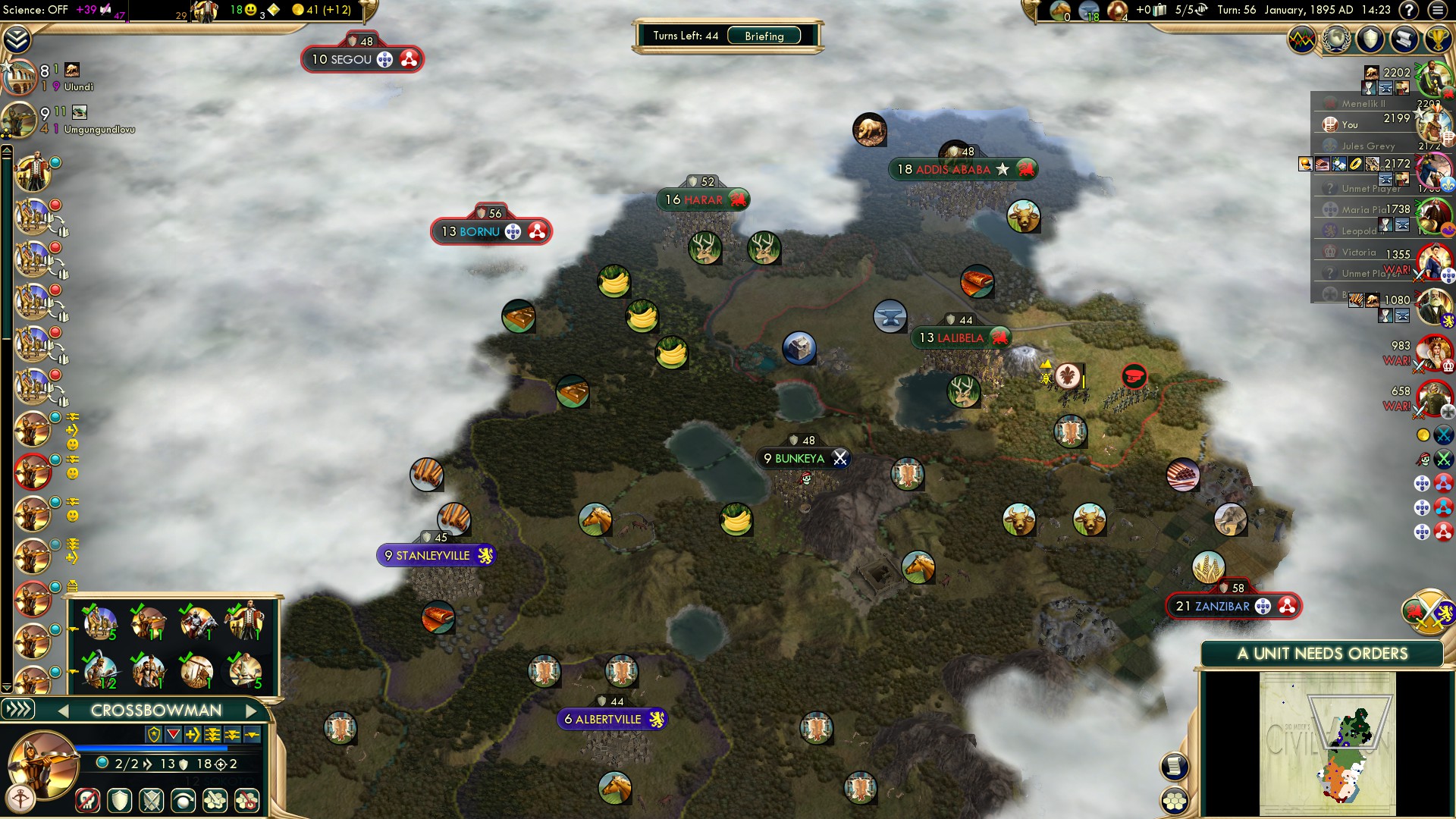The width and height of the screenshot is (1456, 819).
Task: Click the Delete Unit skull action icon
Action: (x=87, y=801)
